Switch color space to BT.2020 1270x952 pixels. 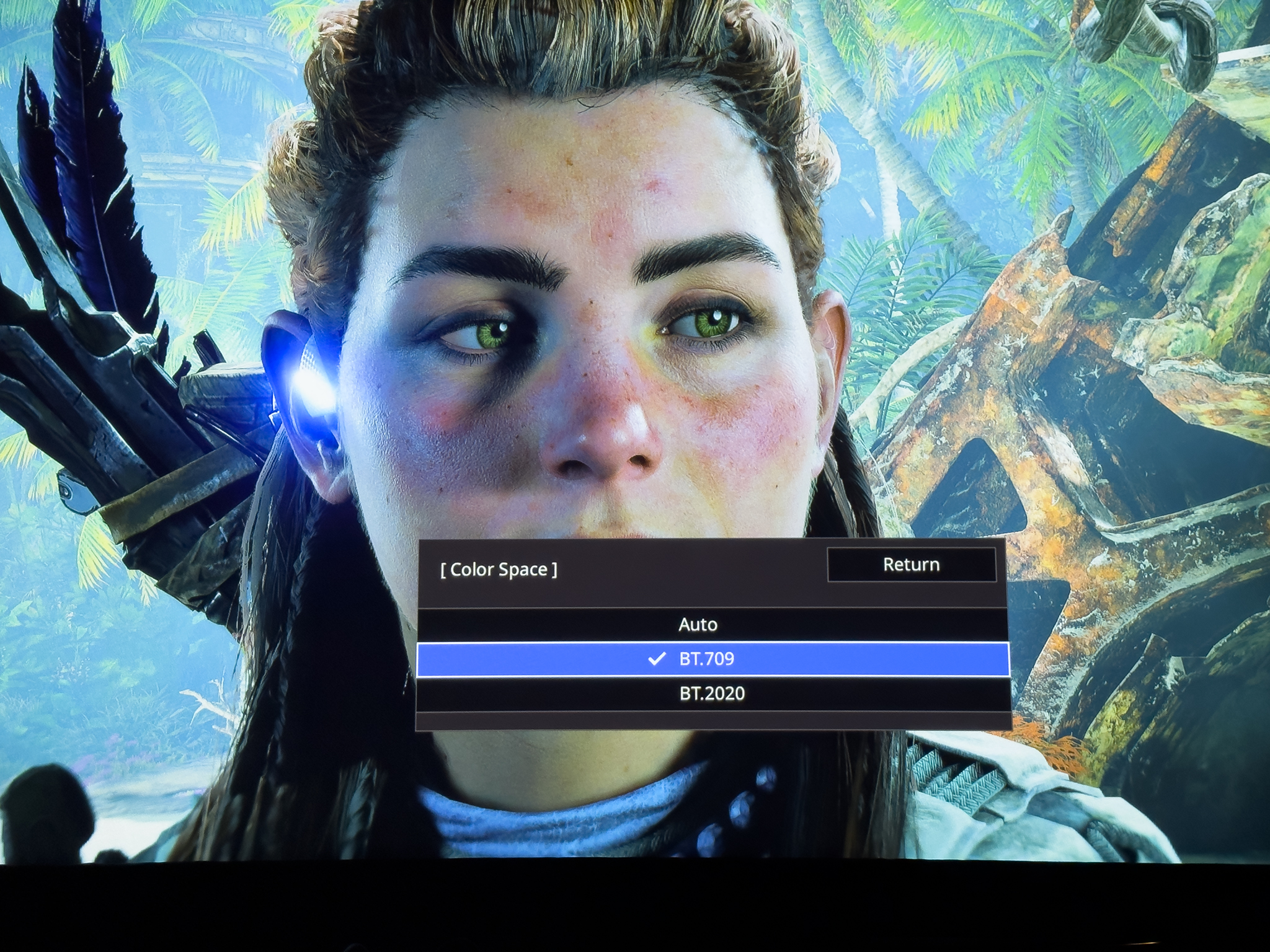pos(712,694)
